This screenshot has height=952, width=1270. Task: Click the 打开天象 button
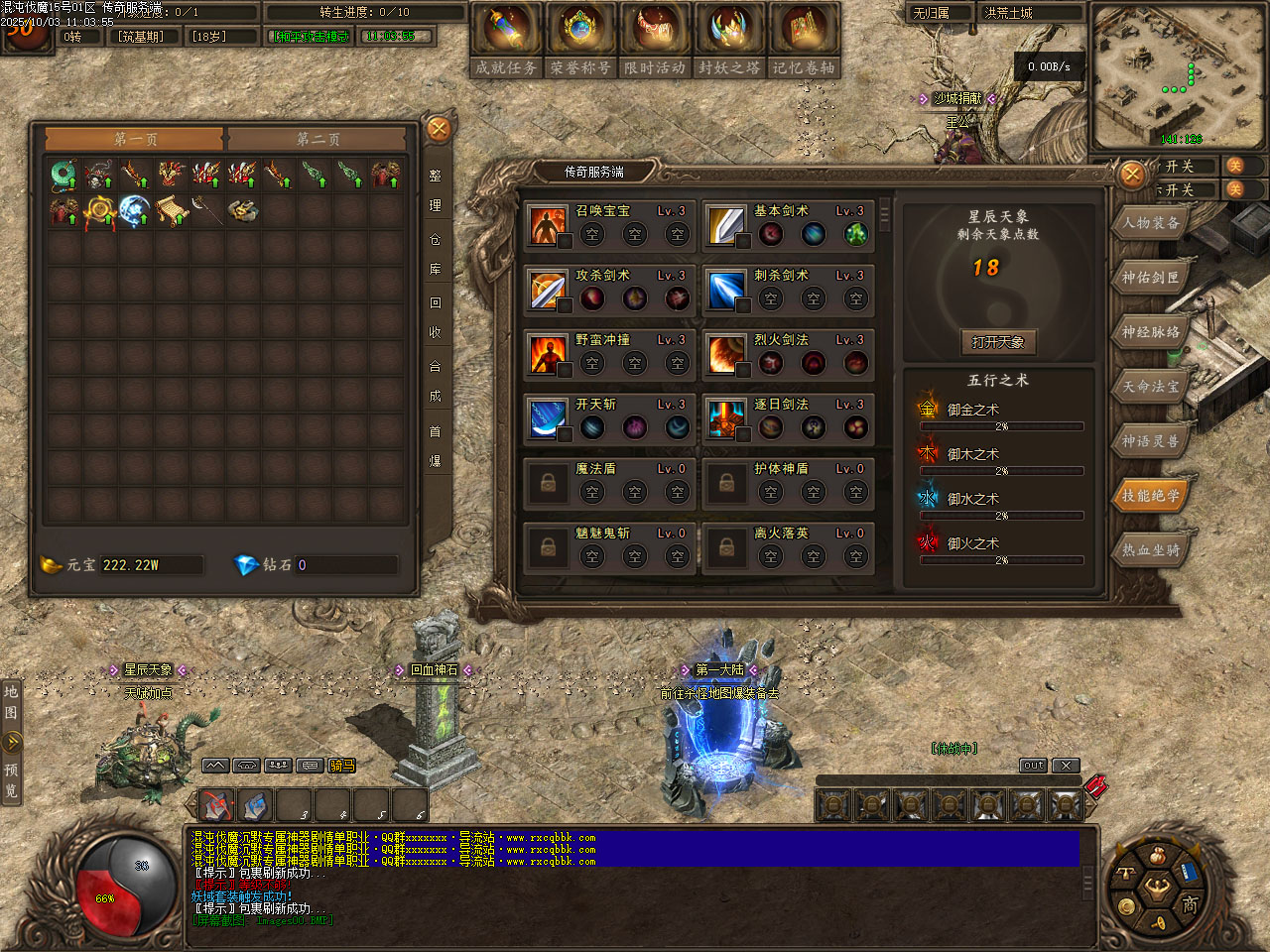coord(998,342)
